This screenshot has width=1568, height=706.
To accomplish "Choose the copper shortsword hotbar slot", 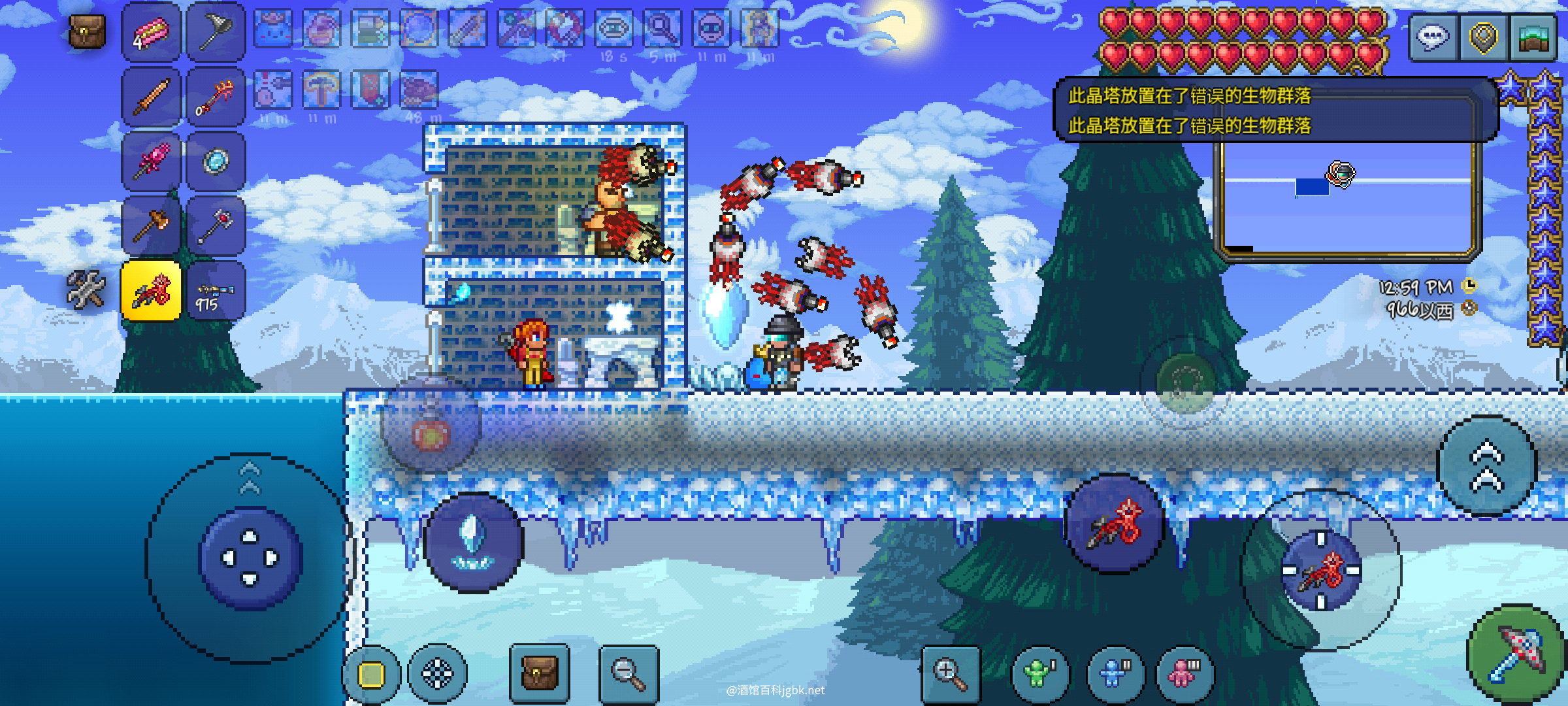I will click(151, 97).
